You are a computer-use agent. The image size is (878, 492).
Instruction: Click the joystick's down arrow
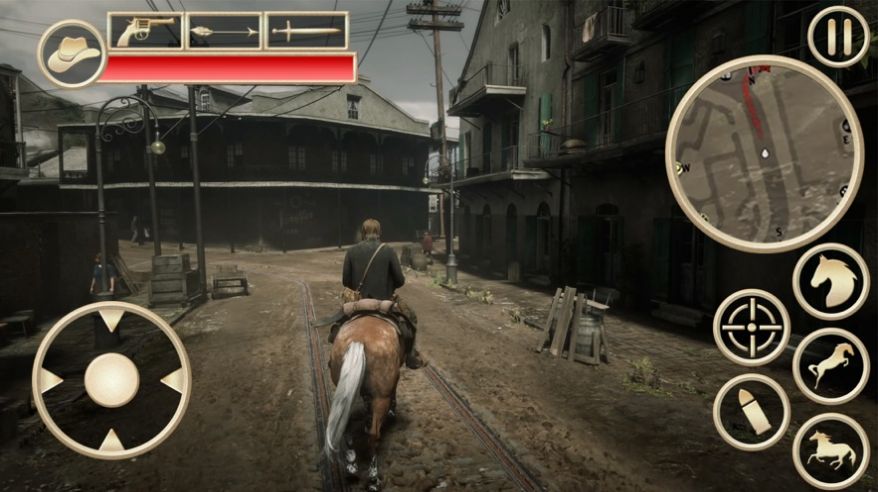(x=111, y=440)
